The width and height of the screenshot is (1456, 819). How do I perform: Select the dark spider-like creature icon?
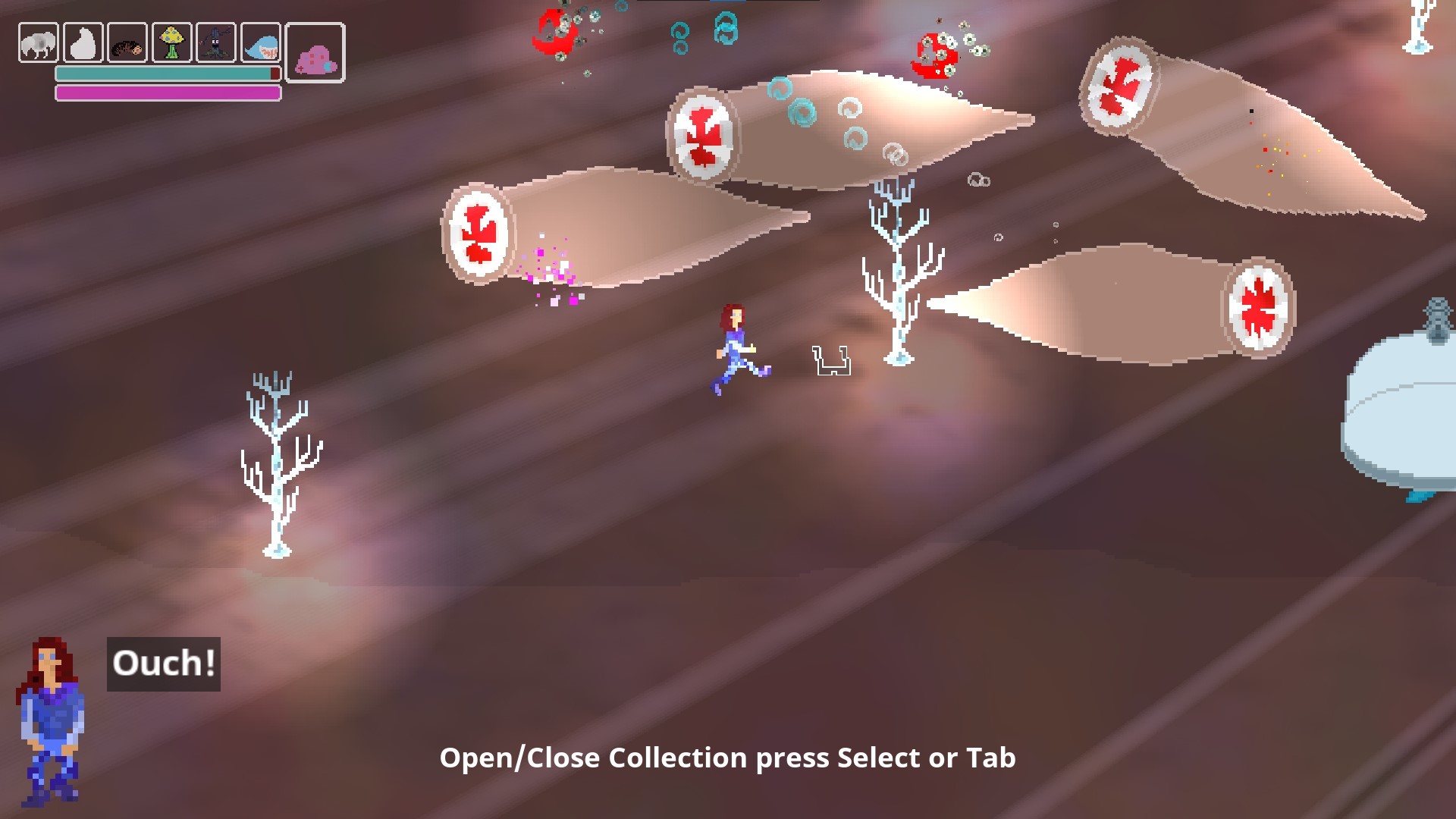click(x=217, y=42)
